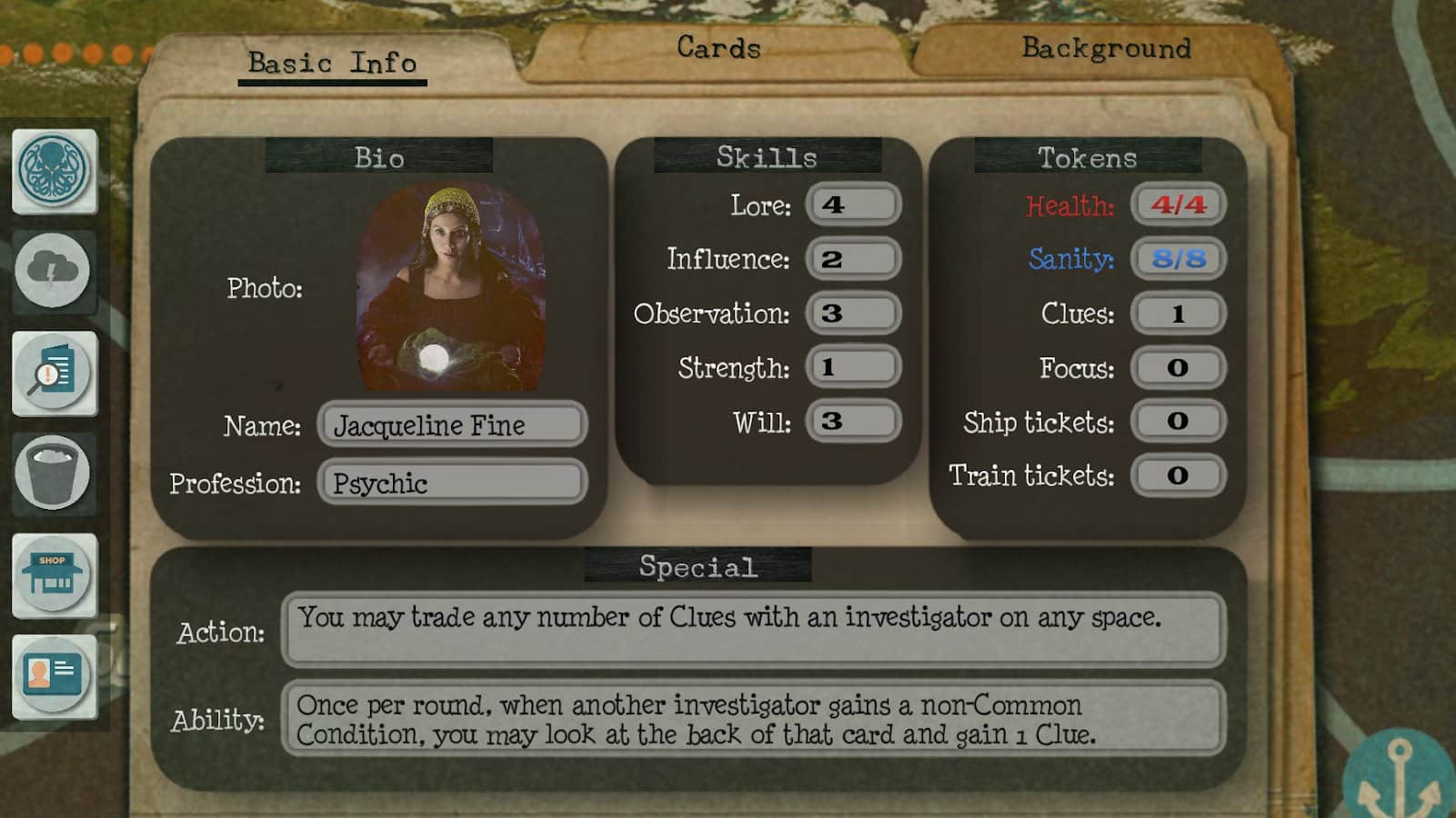Open the Shop icon
The image size is (1456, 818).
click(54, 574)
